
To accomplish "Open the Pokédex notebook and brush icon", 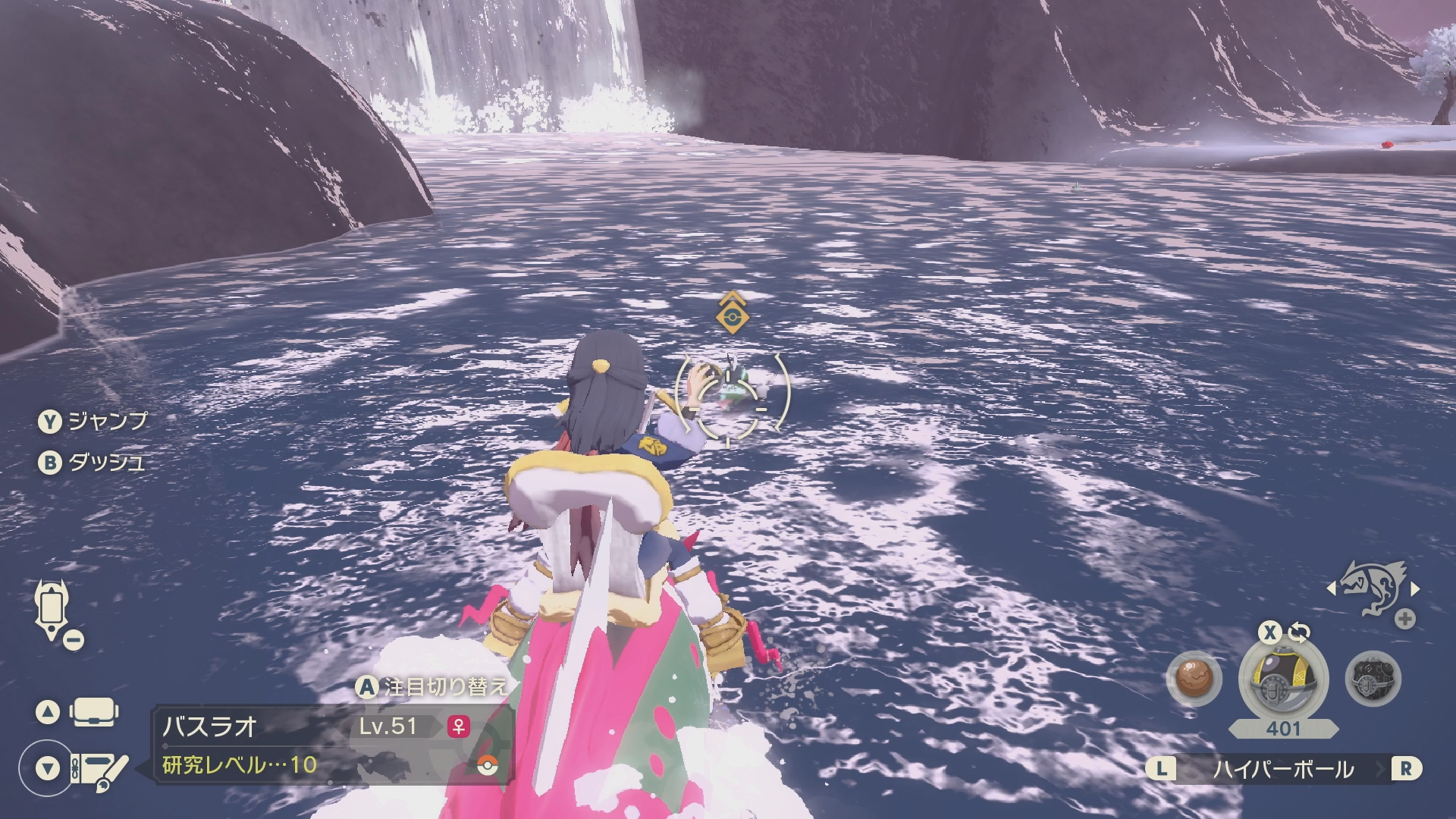I will tap(99, 769).
